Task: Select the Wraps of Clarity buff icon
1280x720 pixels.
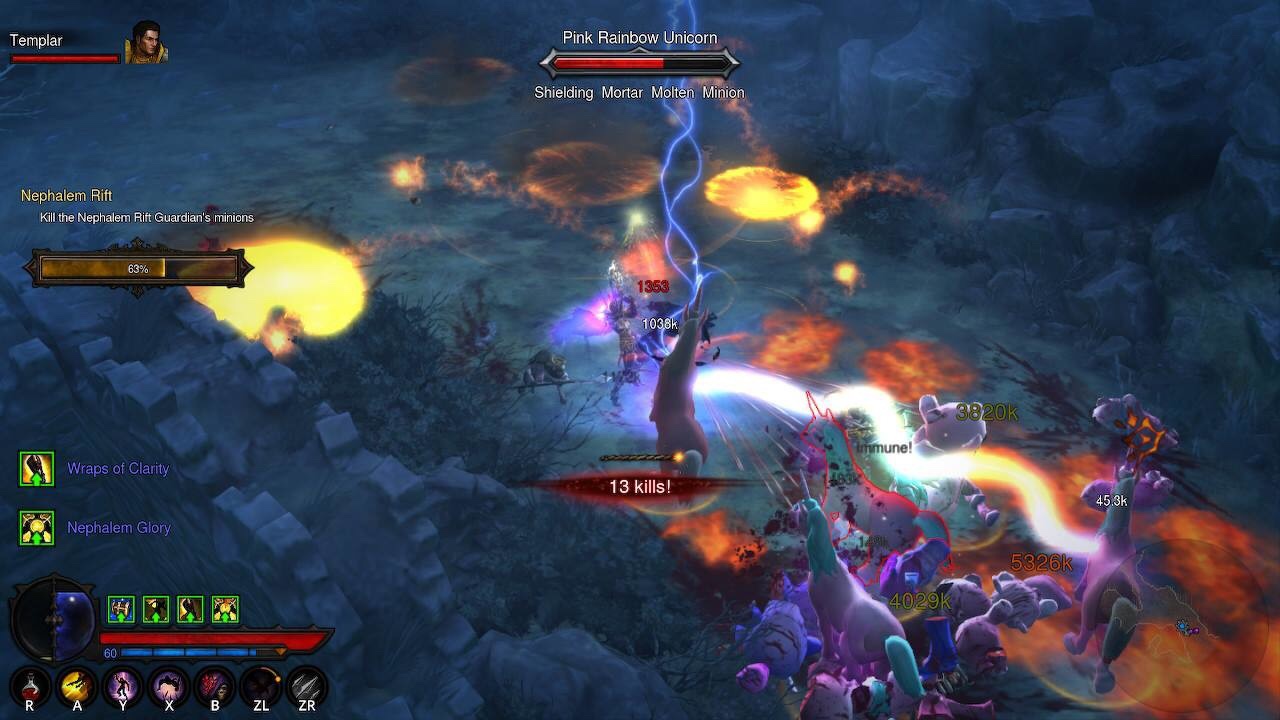Action: (x=37, y=468)
